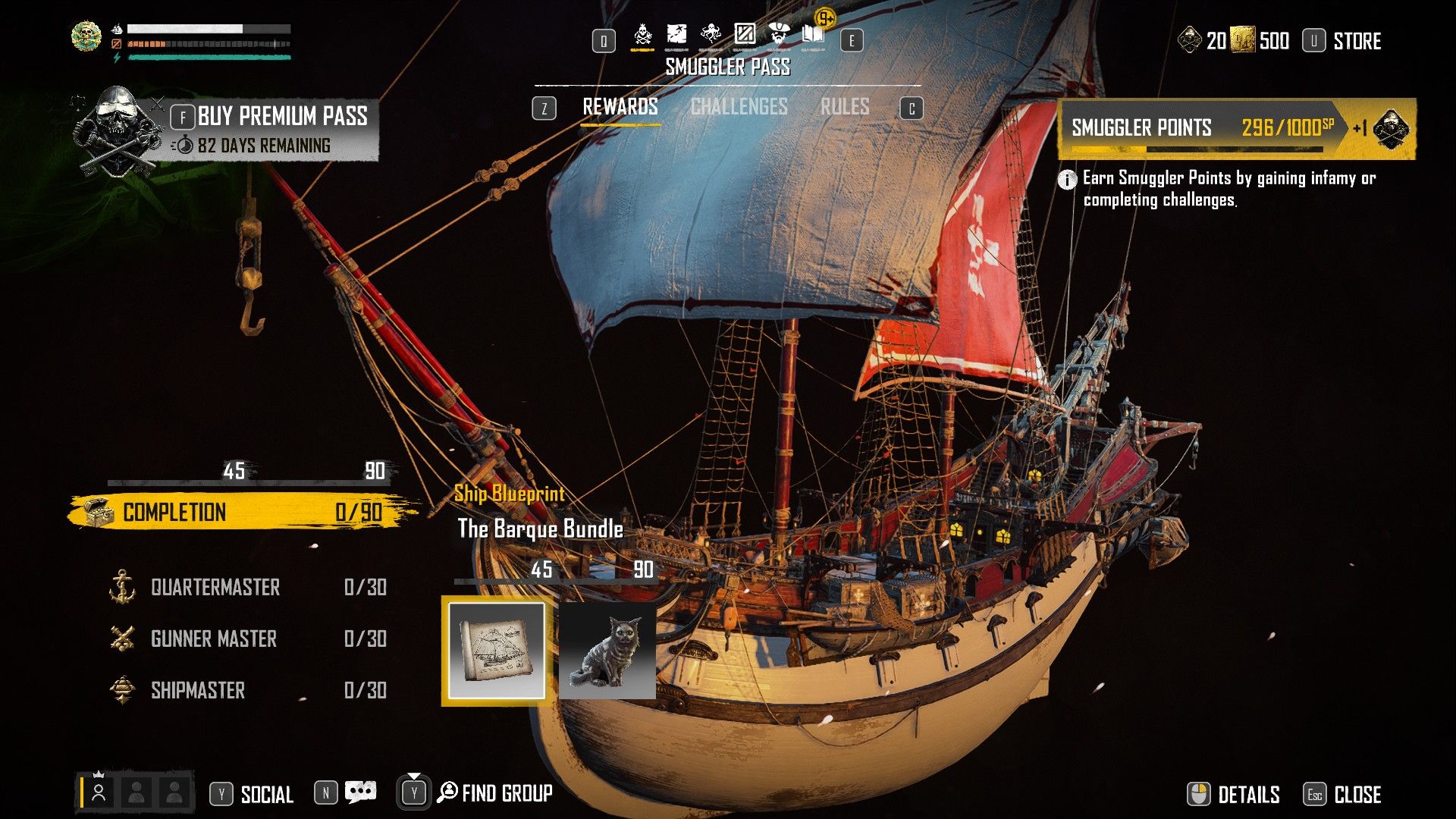The height and width of the screenshot is (819, 1456).
Task: Open the bearded pirate captain menu icon
Action: pos(779,34)
